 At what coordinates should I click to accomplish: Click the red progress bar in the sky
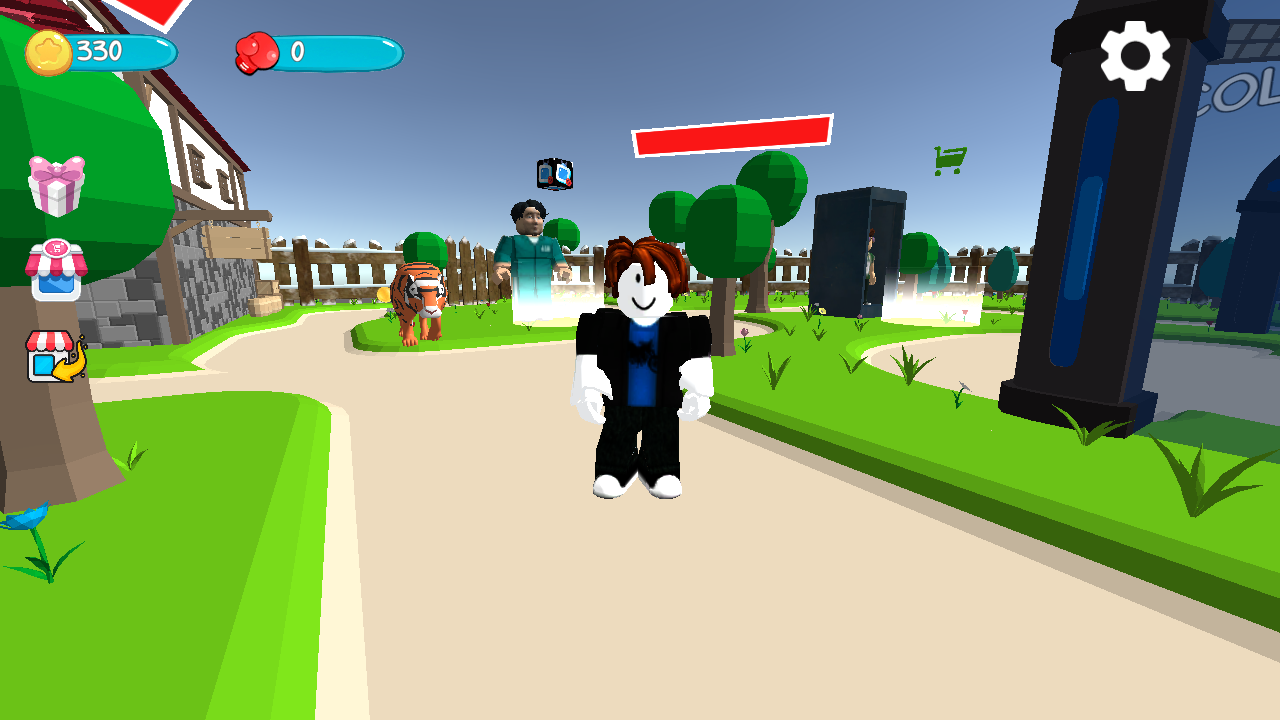pyautogui.click(x=731, y=132)
